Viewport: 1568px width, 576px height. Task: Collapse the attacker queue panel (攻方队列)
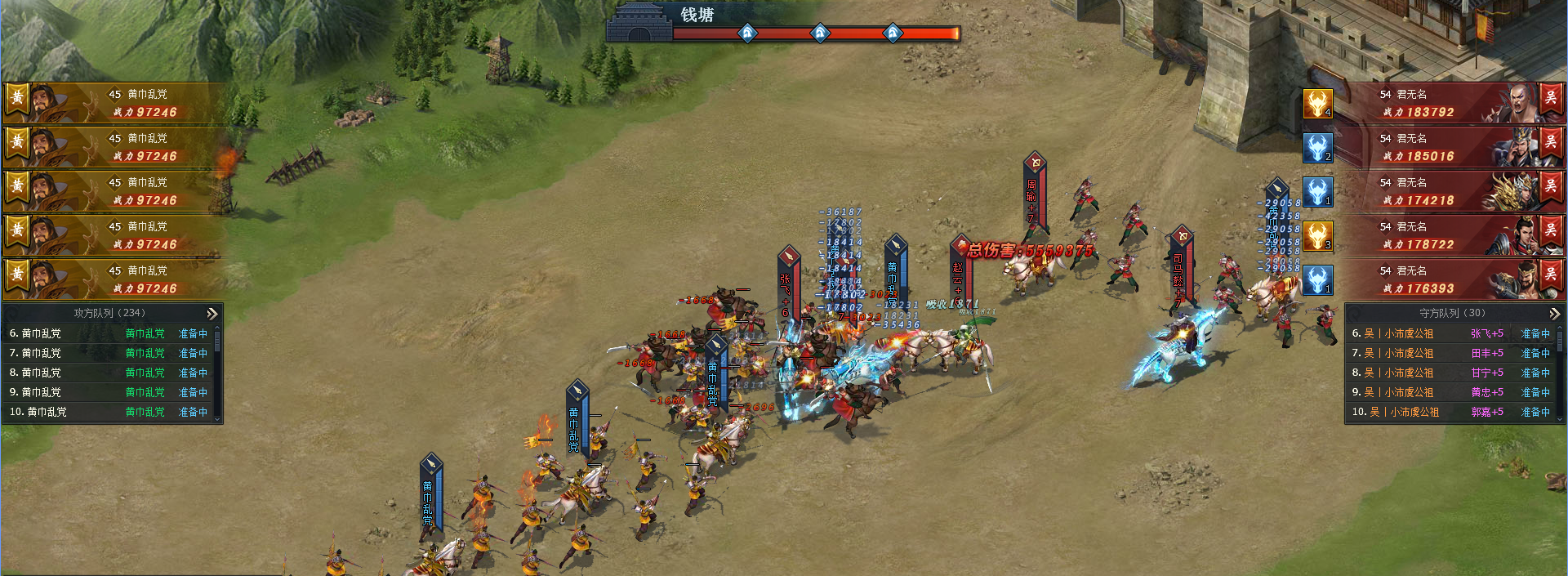[x=212, y=314]
